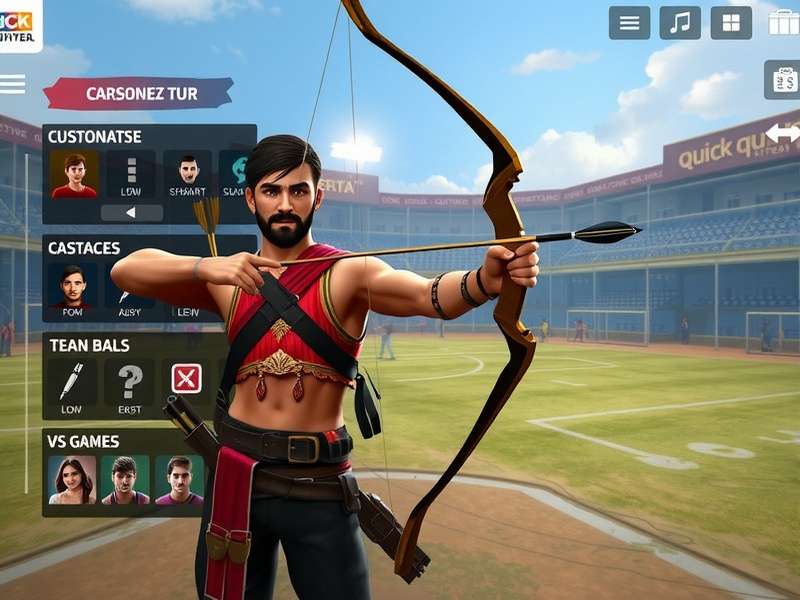Viewport: 800px width, 600px height.
Task: Open the shopping bag store icon
Action: click(782, 80)
